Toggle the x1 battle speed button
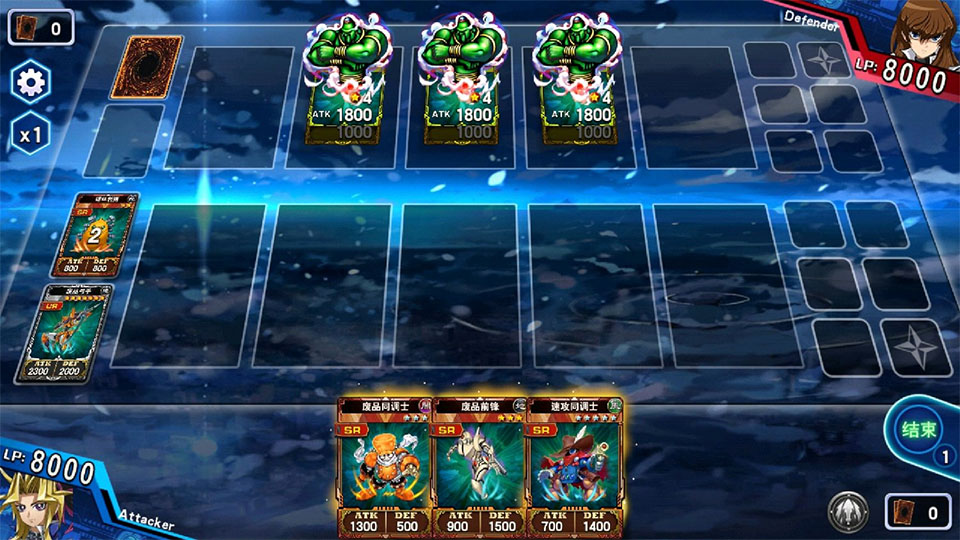 click(x=31, y=134)
